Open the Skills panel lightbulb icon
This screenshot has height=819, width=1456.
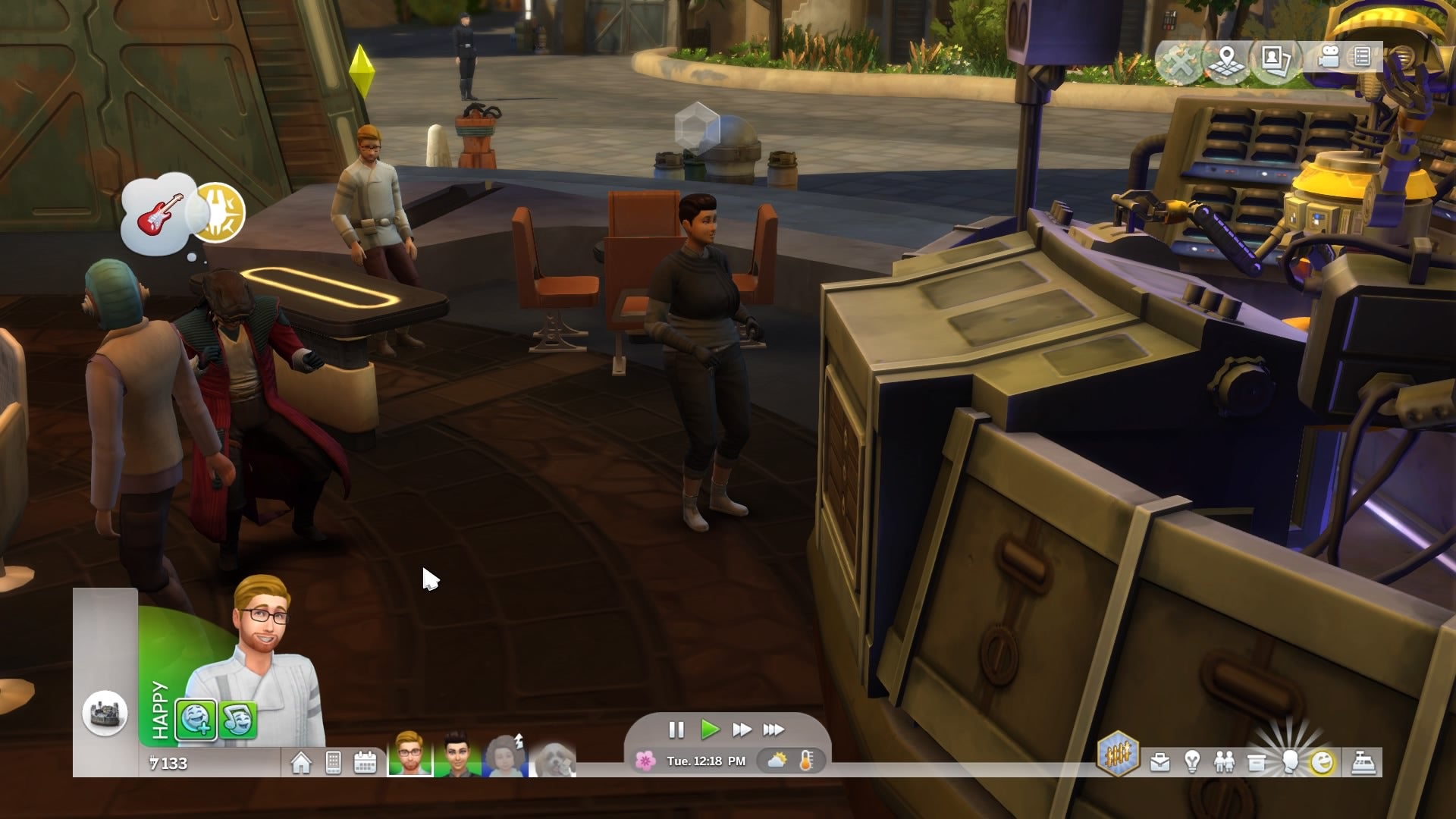1191,761
